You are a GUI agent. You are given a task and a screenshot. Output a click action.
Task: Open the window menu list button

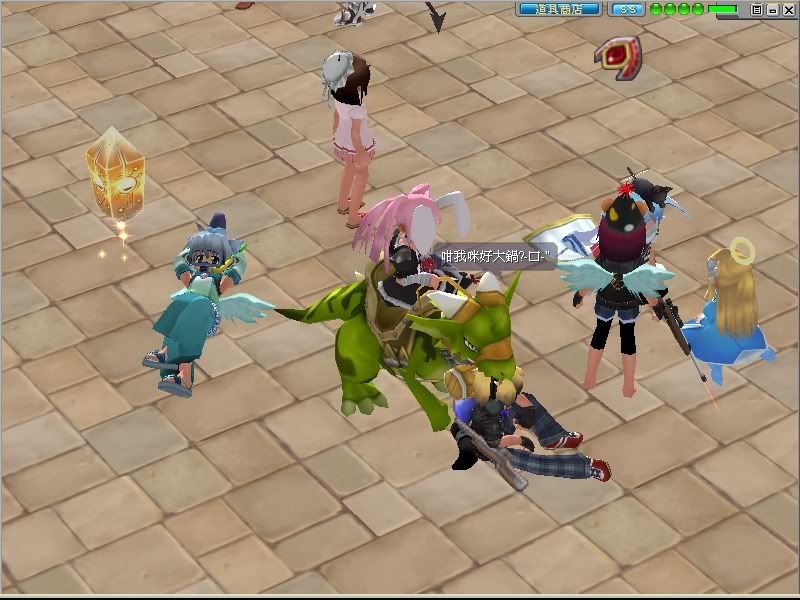click(757, 9)
